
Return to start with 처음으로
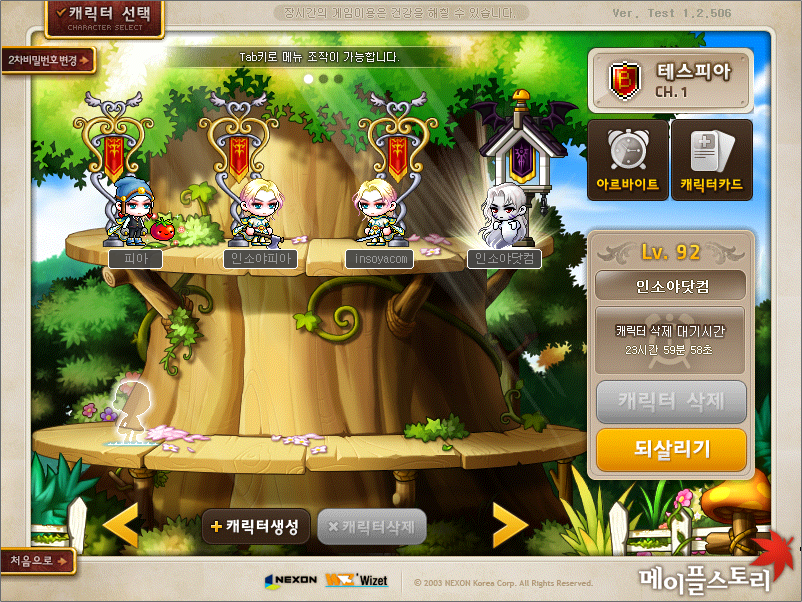(x=38, y=560)
